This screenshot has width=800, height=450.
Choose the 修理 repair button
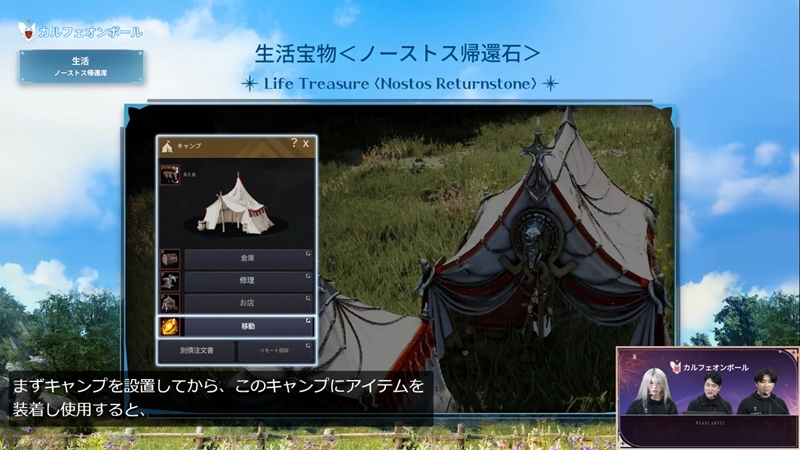(249, 281)
